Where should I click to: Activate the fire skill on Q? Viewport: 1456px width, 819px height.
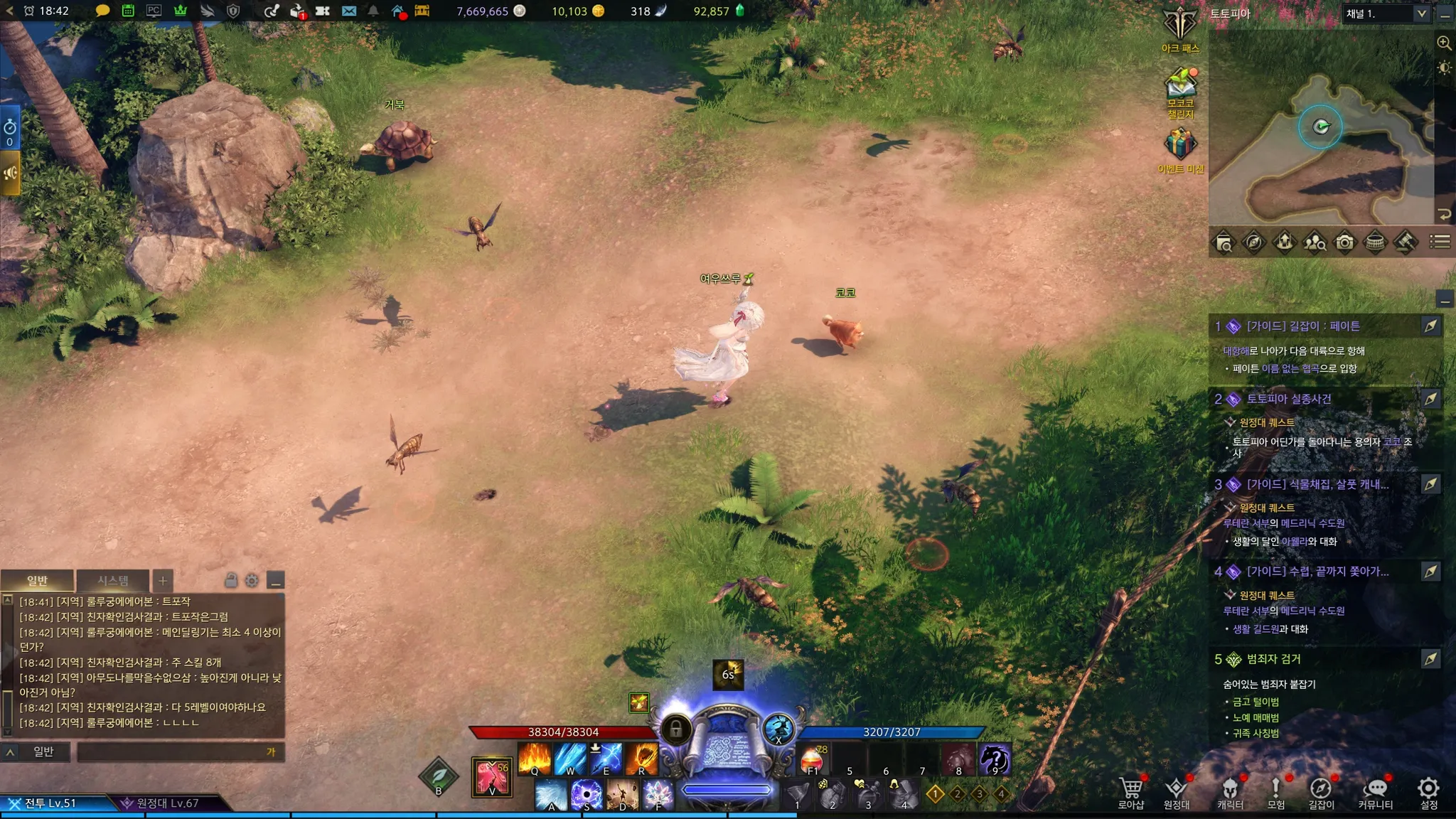535,758
